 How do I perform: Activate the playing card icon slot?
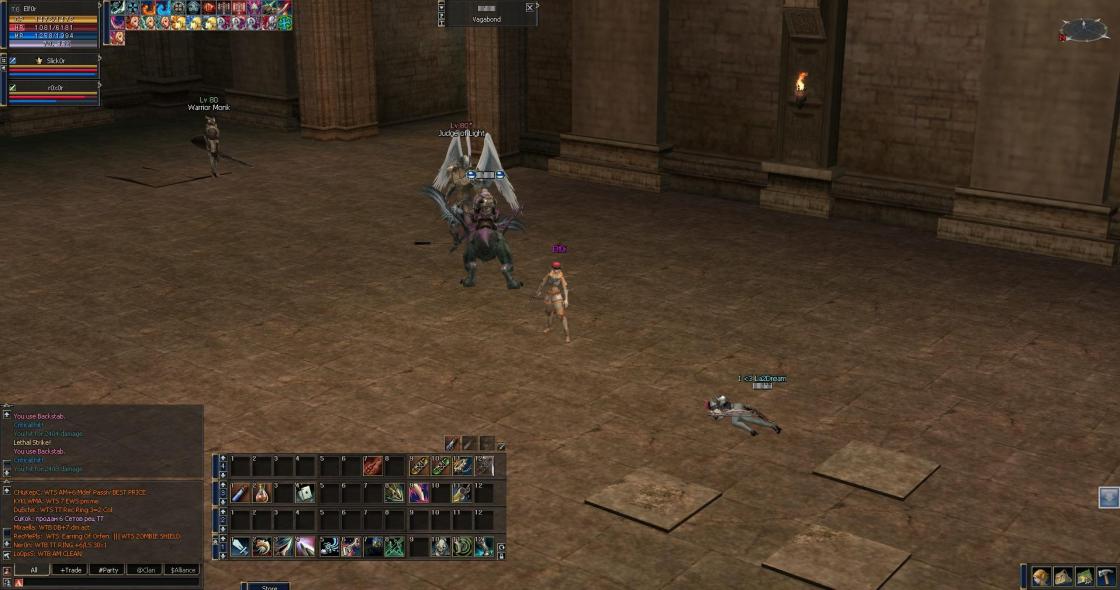(x=306, y=492)
